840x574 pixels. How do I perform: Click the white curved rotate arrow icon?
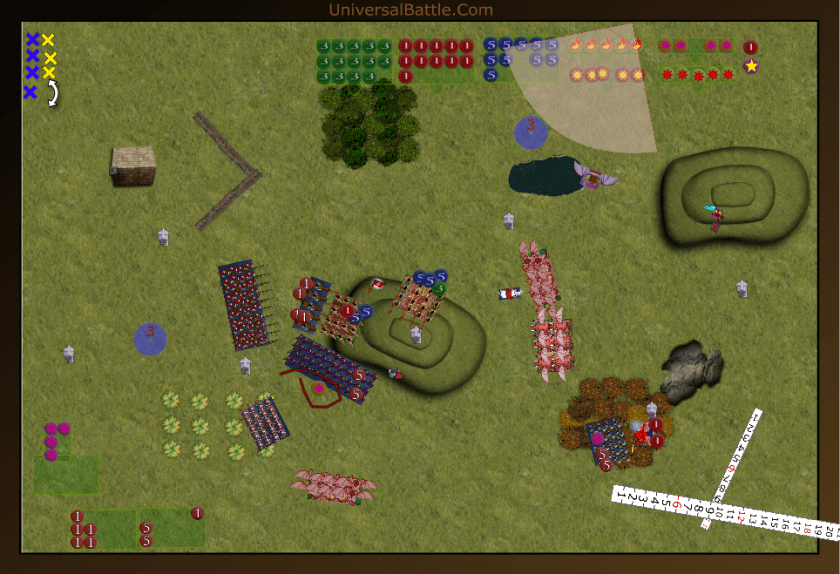(x=50, y=92)
